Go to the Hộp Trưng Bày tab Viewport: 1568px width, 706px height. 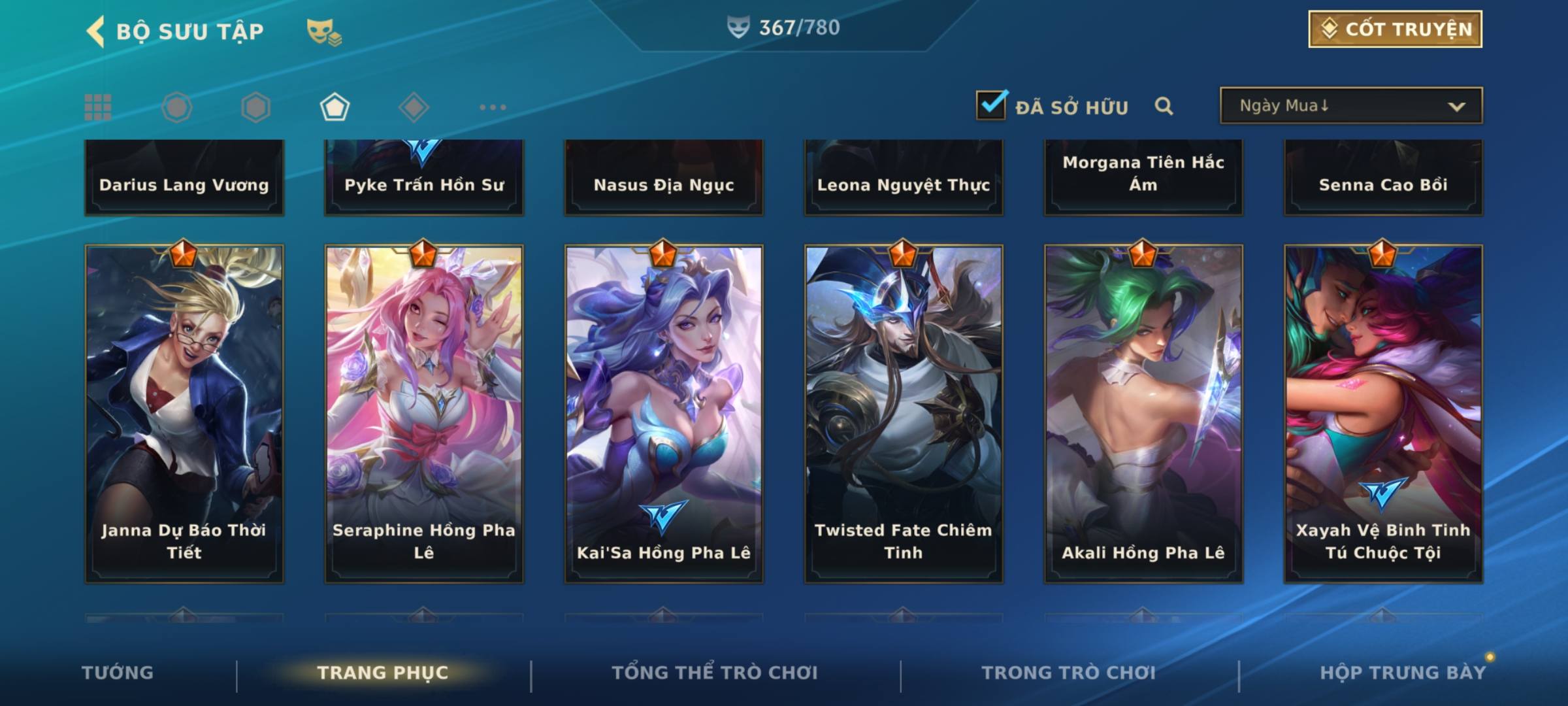click(x=1403, y=673)
